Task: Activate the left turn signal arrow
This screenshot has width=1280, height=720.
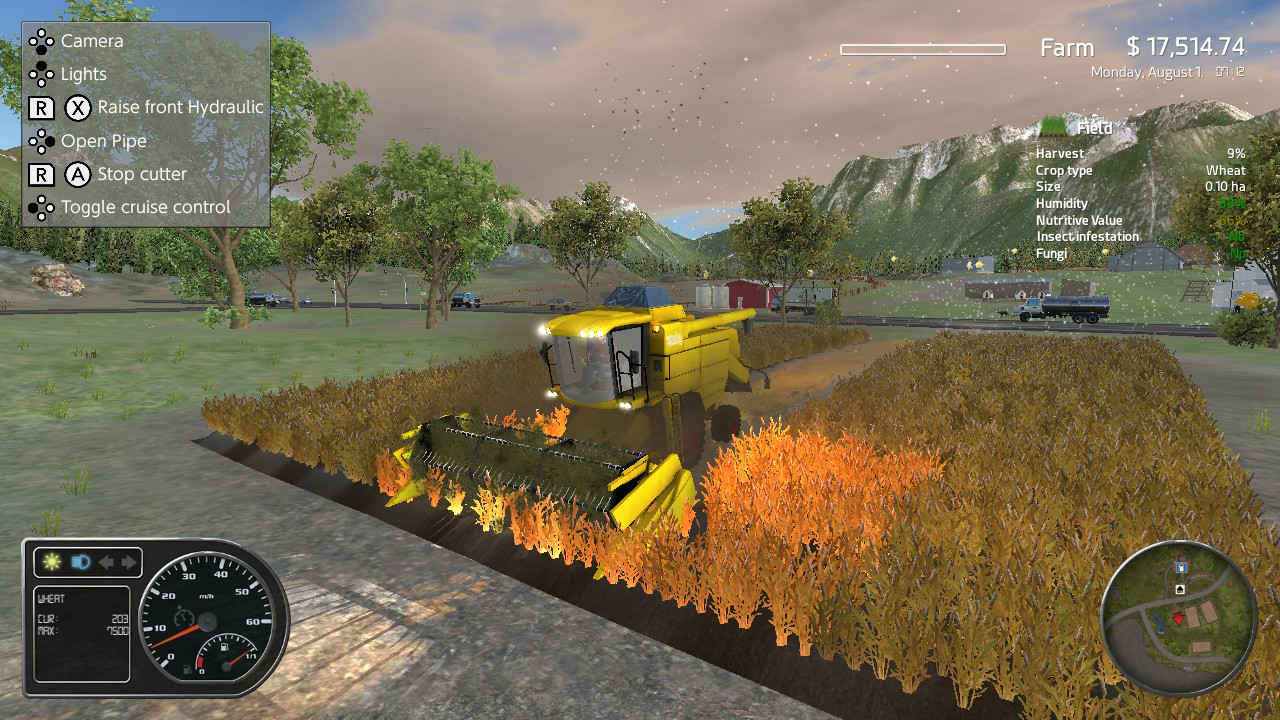Action: [x=106, y=561]
